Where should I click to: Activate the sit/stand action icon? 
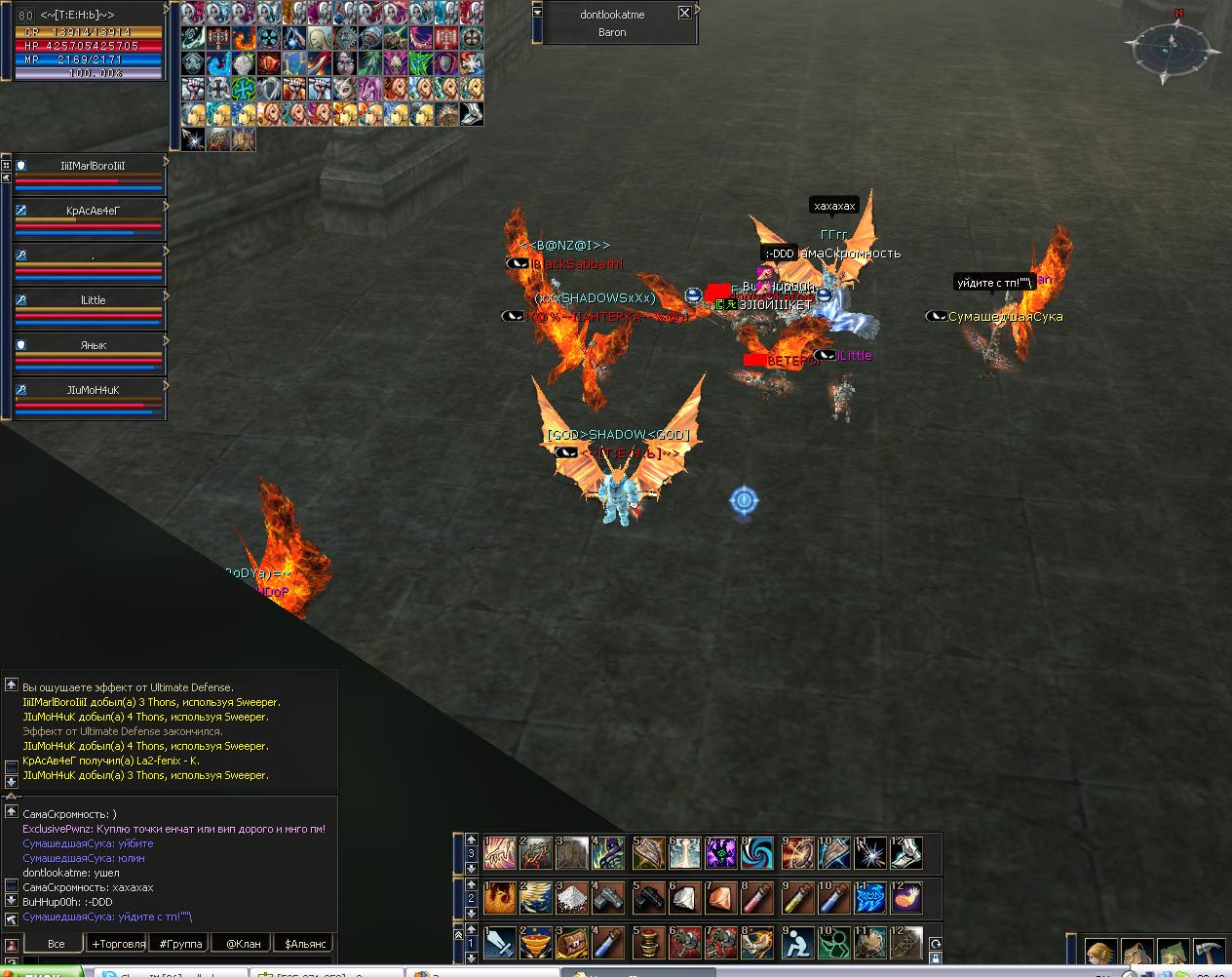[x=794, y=943]
